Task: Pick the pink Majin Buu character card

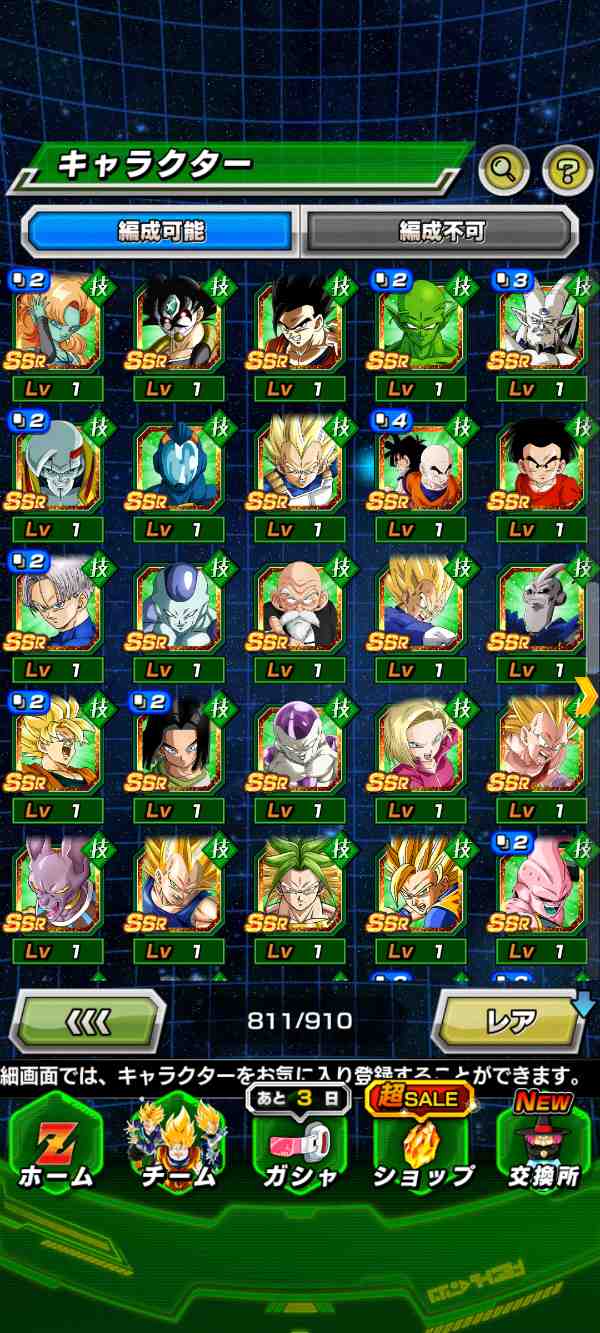Action: point(541,886)
